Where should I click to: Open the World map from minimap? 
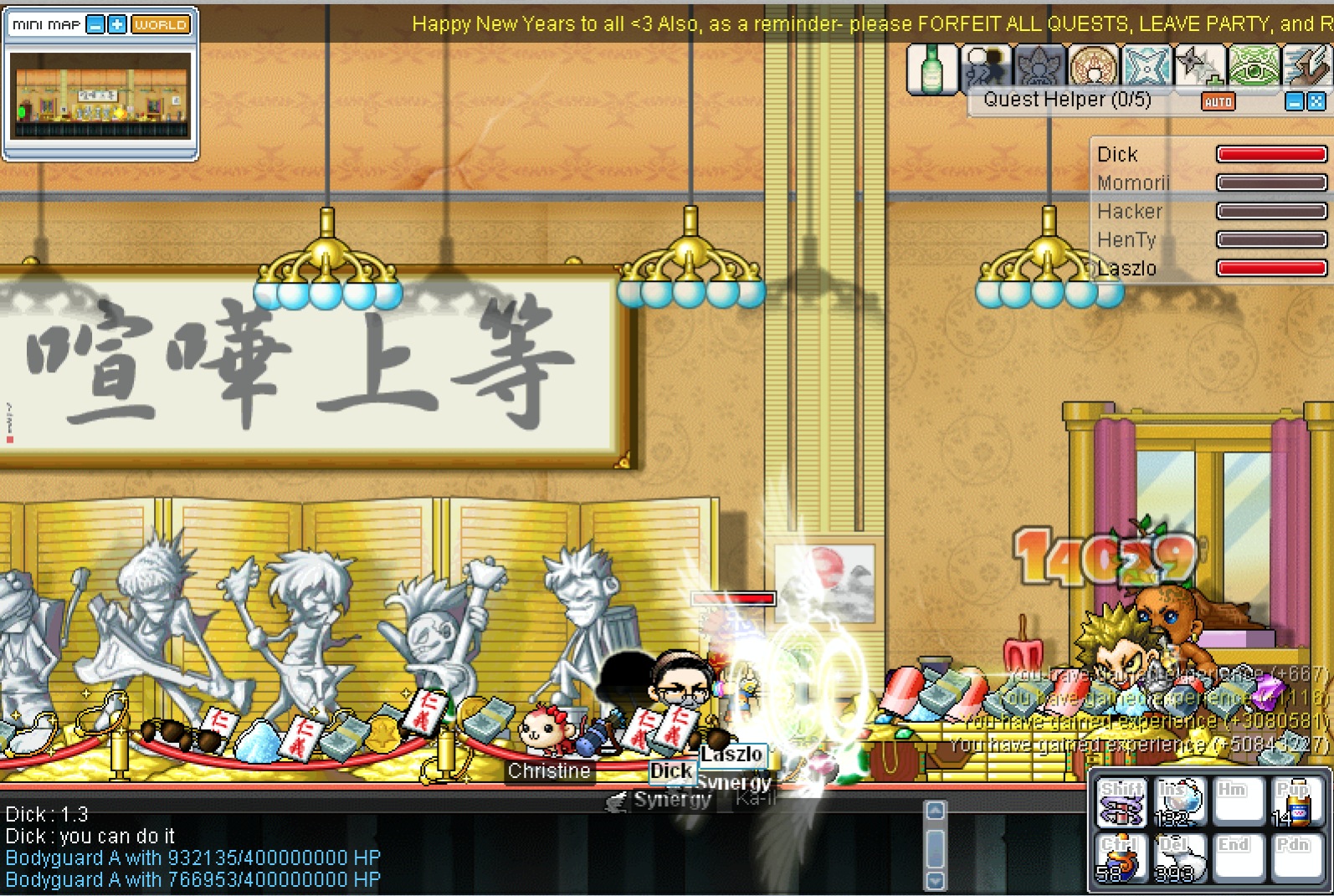(160, 25)
